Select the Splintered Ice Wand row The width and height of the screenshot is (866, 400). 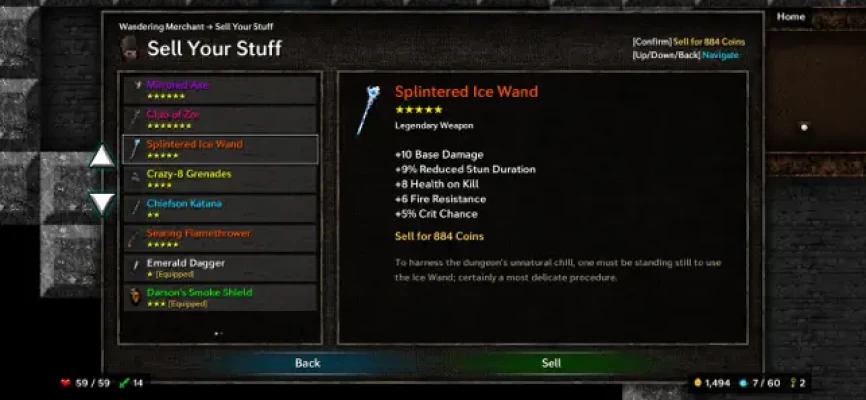pyautogui.click(x=220, y=149)
